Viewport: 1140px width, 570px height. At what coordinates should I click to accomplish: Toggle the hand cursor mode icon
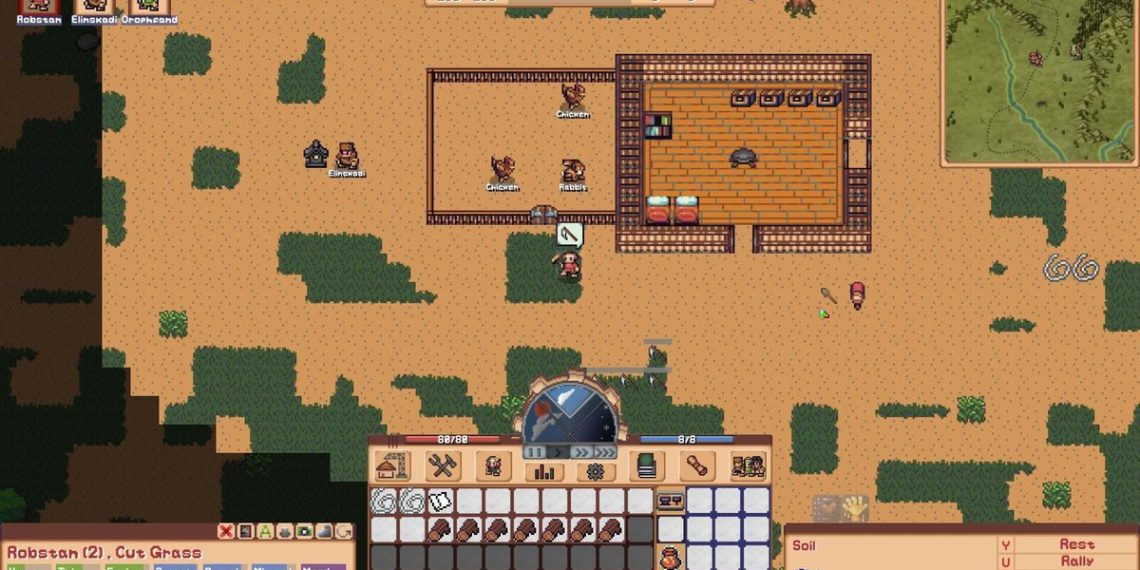coord(855,509)
